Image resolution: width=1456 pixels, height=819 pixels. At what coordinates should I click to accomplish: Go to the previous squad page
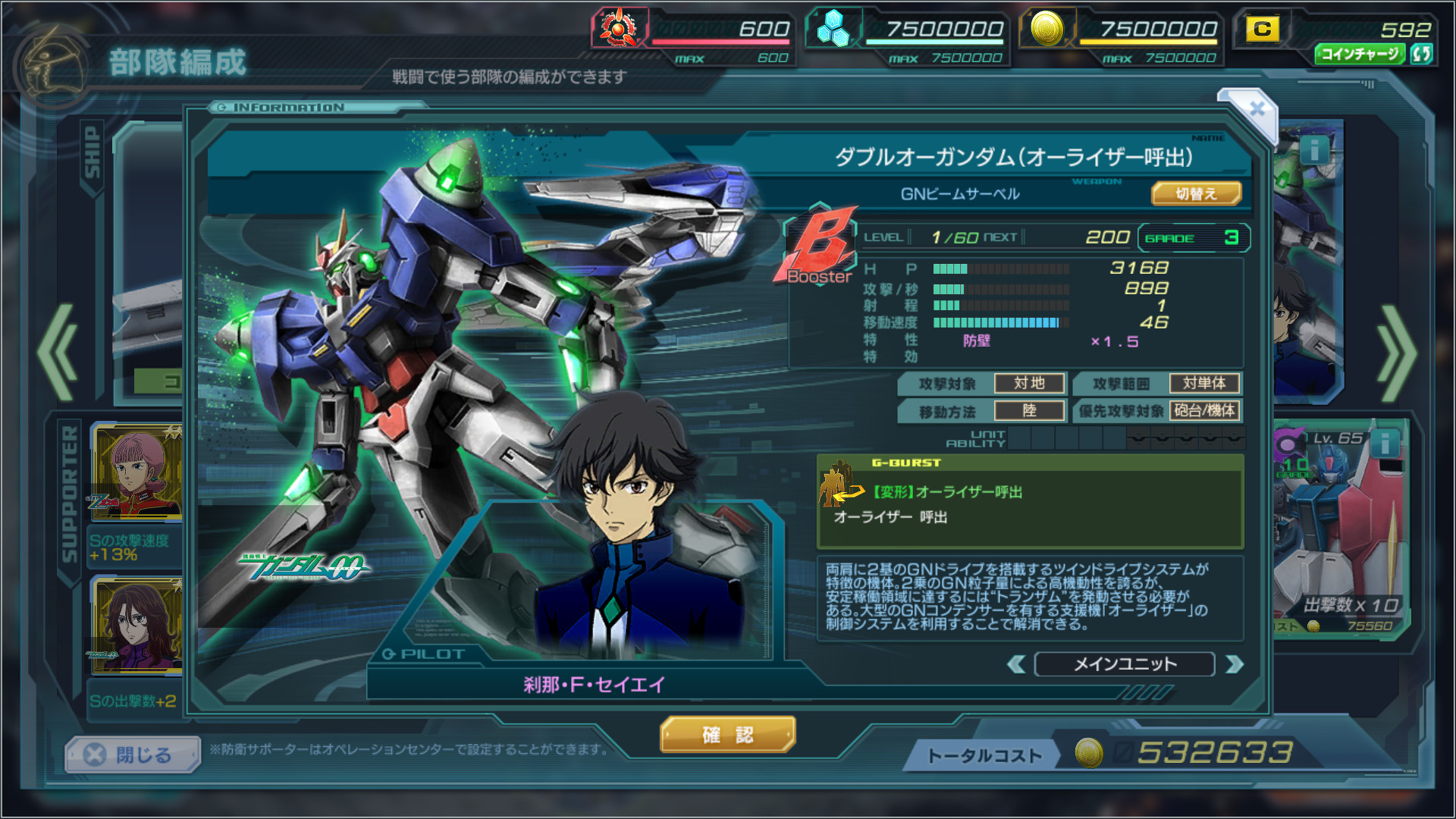click(58, 353)
